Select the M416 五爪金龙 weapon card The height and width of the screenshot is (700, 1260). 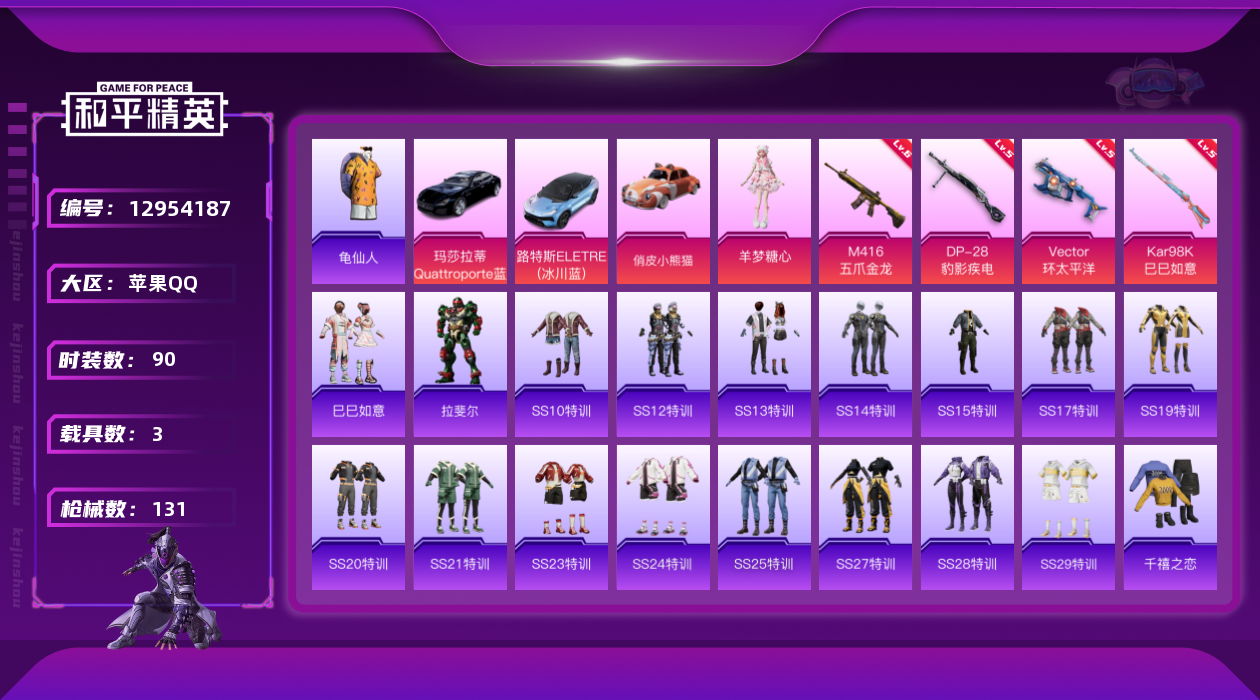(865, 211)
